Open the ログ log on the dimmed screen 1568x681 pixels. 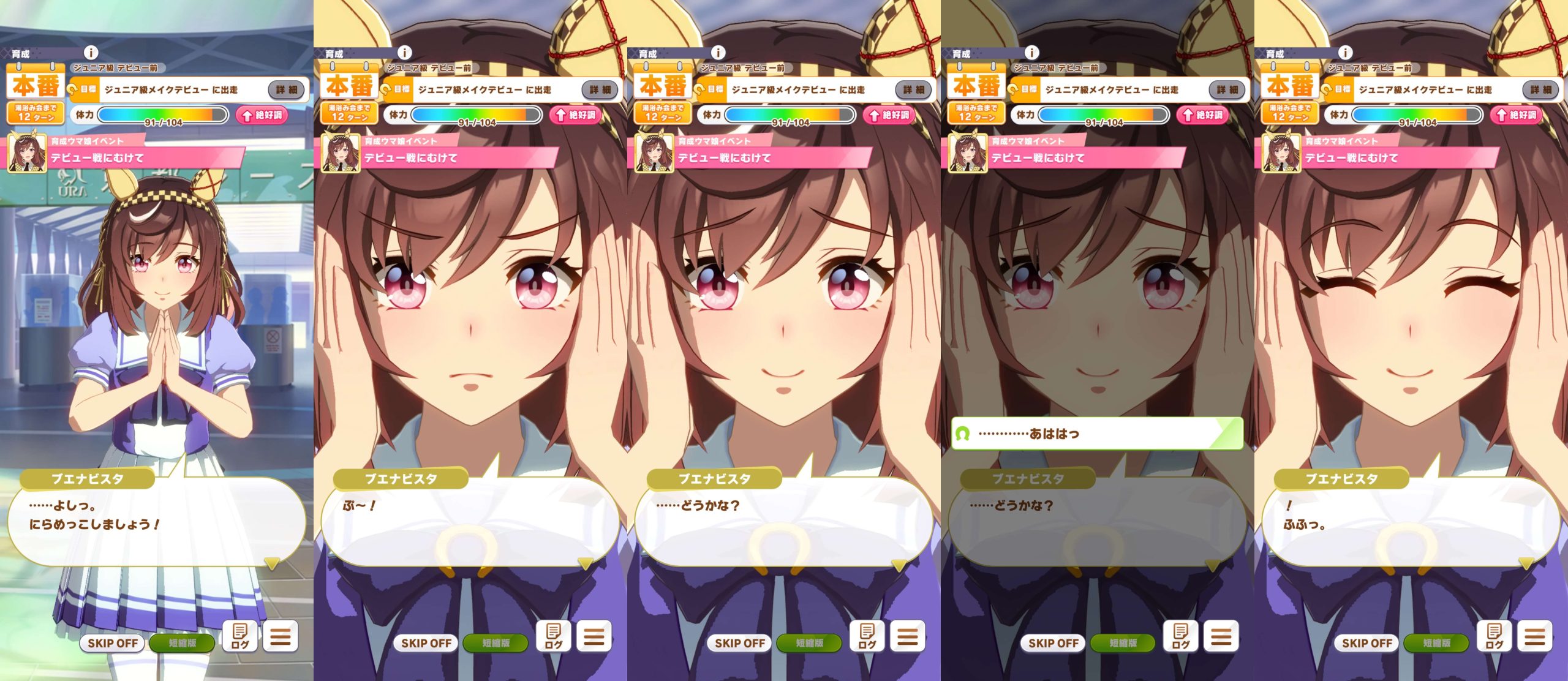click(1180, 636)
